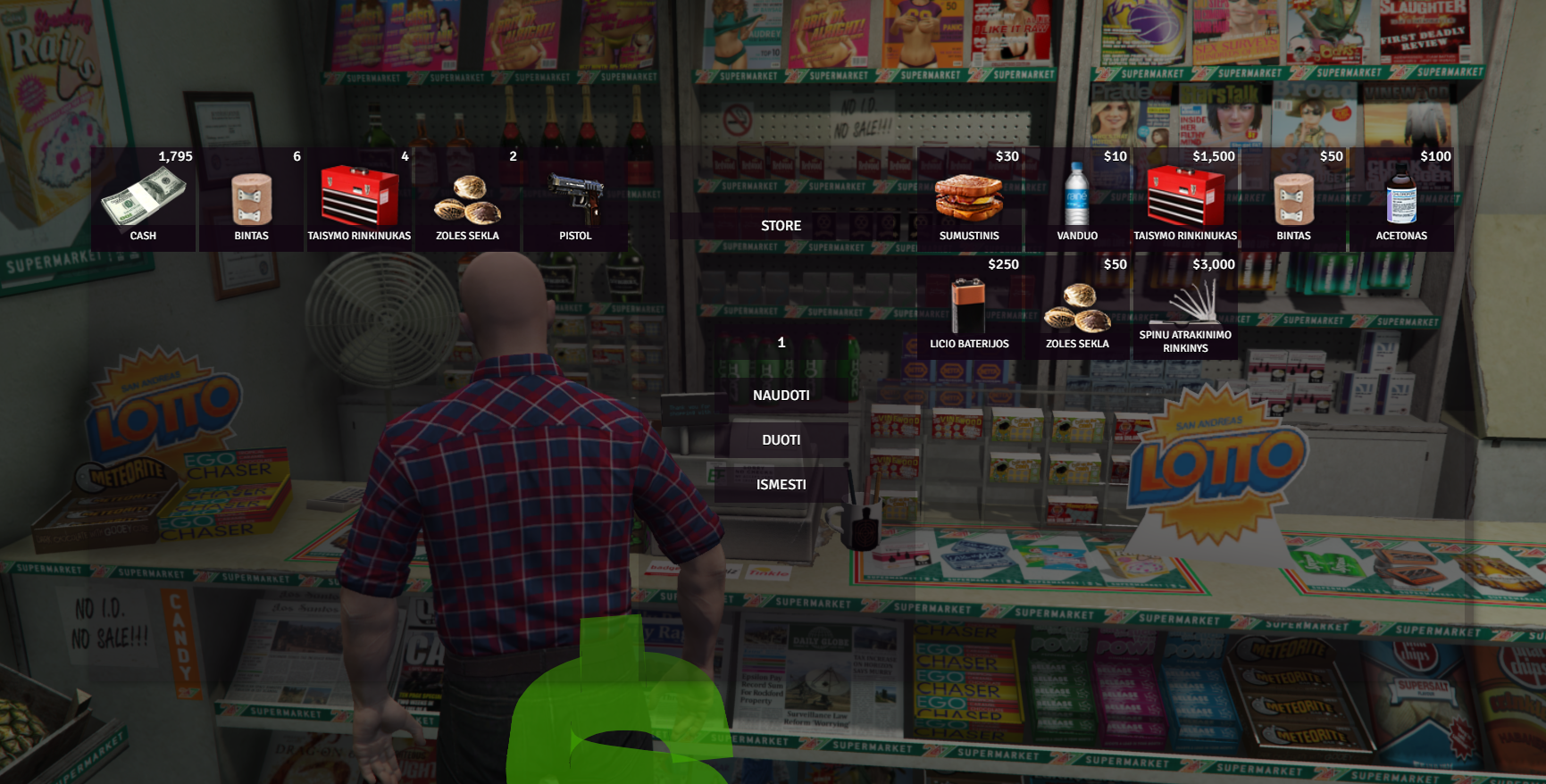This screenshot has width=1546, height=784.
Task: Select the $3,000 Spinu Atrakinimo Rinkinys lockpick
Action: 1185,307
